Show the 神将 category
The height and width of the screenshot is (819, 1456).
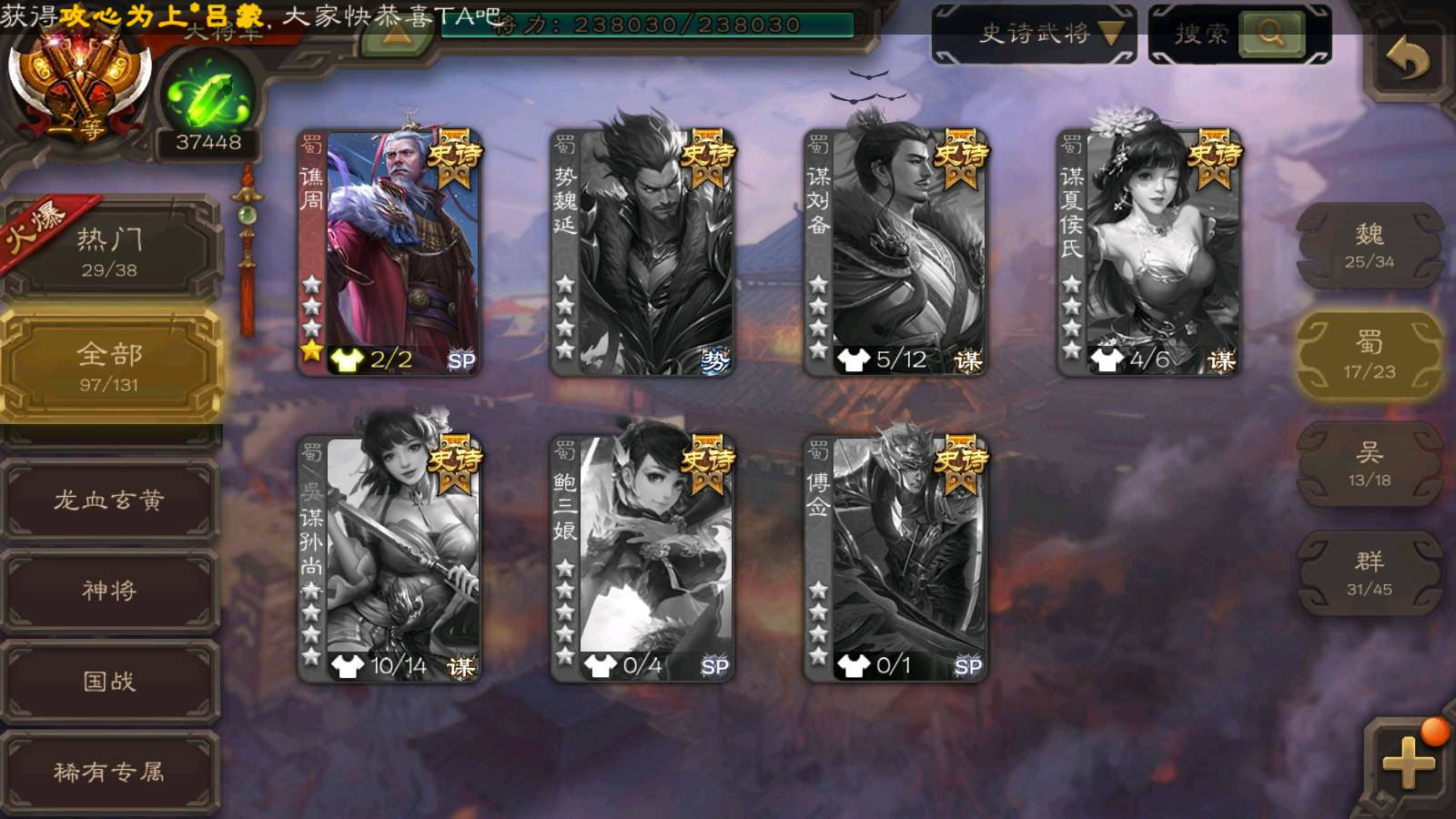pyautogui.click(x=109, y=591)
